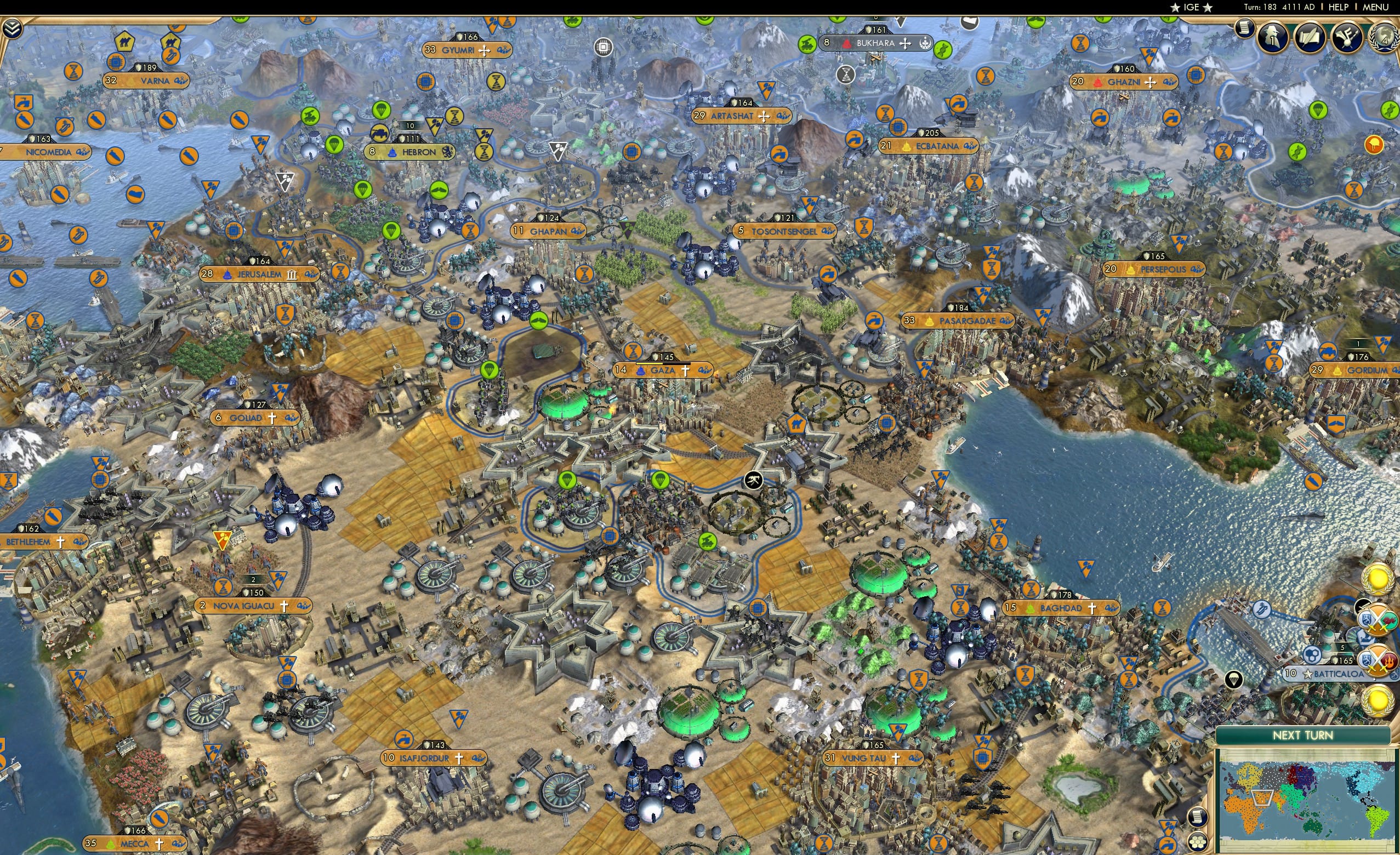Click the trade route icon on Varna's banner
The width and height of the screenshot is (1400, 855).
[x=180, y=81]
